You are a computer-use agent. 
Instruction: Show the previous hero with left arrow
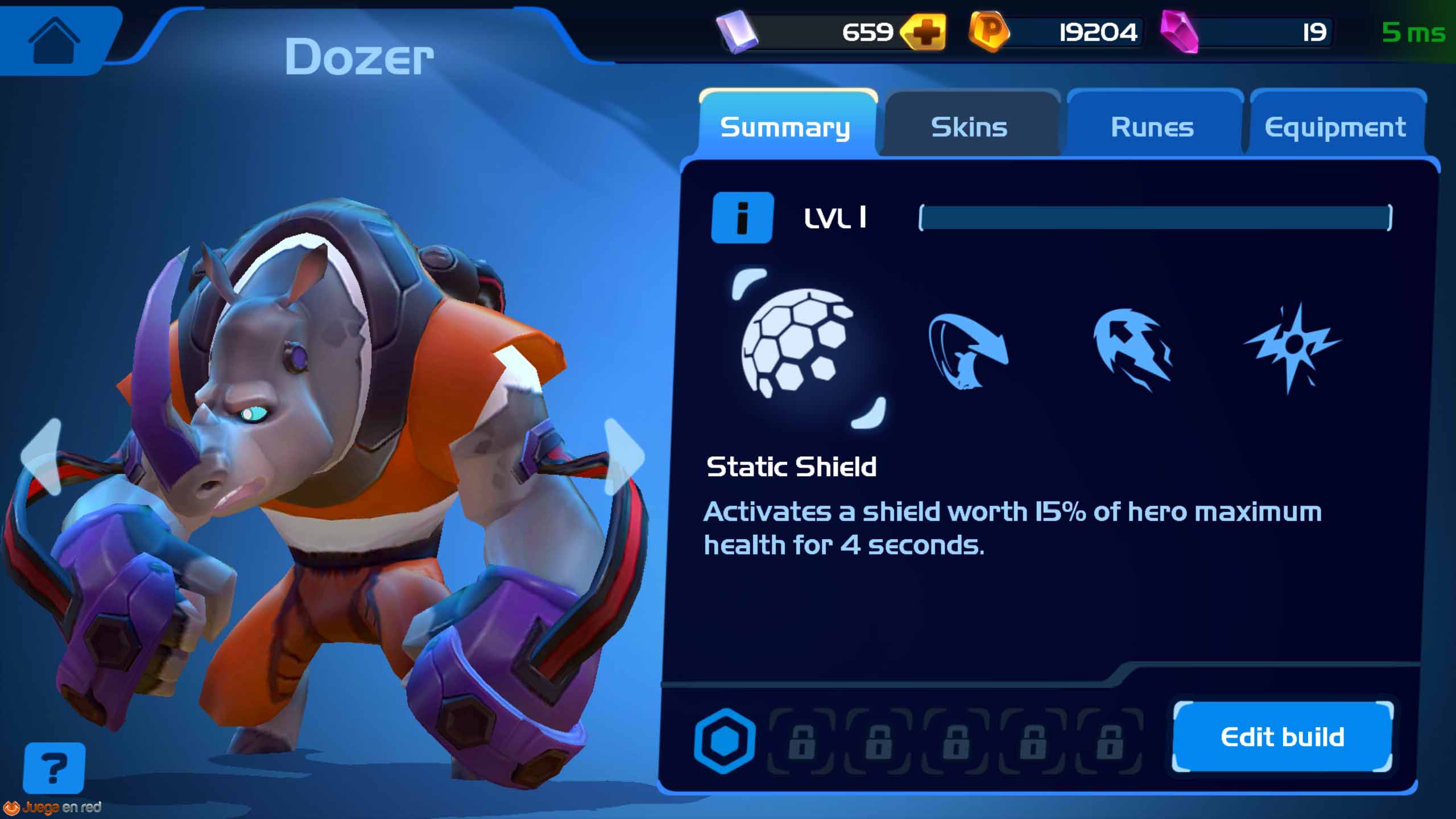tap(41, 456)
